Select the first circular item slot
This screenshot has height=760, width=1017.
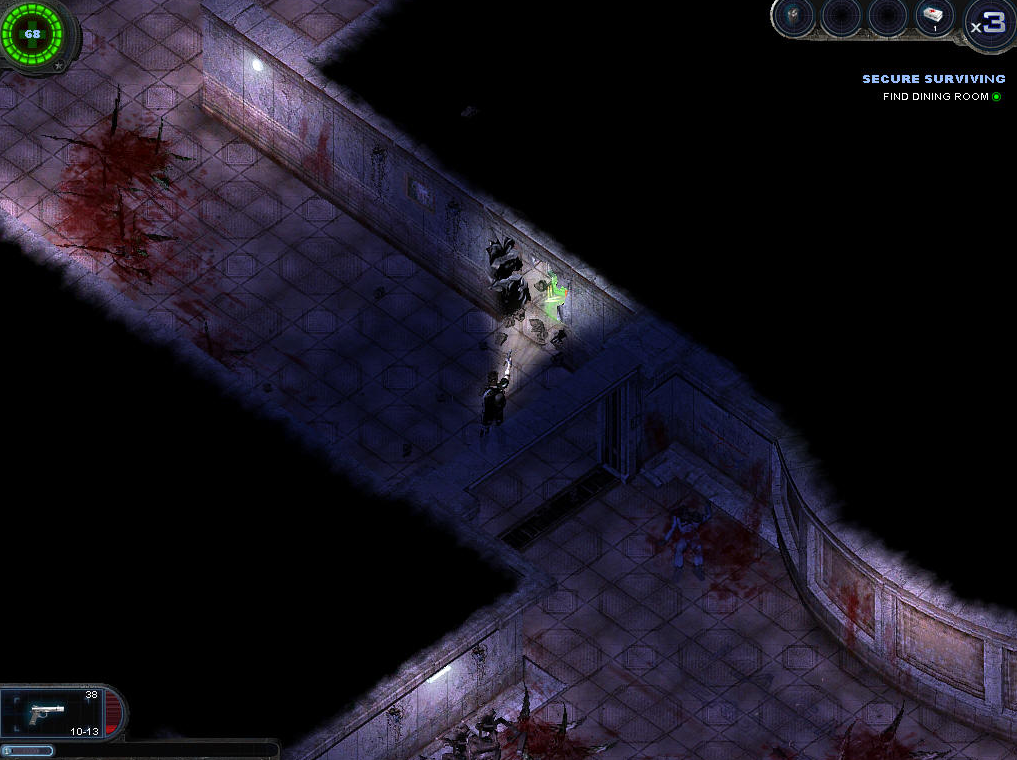pyautogui.click(x=796, y=18)
